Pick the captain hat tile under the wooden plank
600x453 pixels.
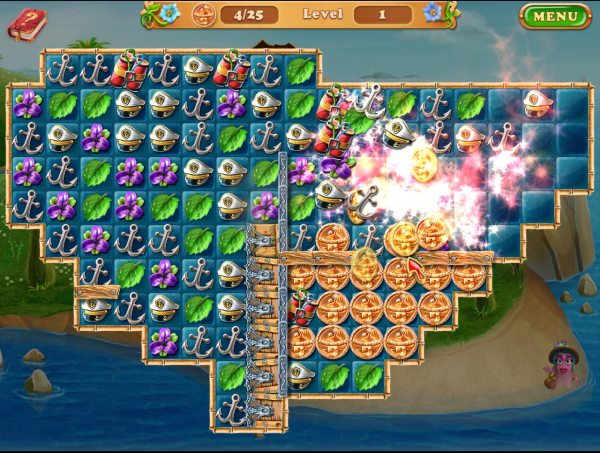point(96,309)
